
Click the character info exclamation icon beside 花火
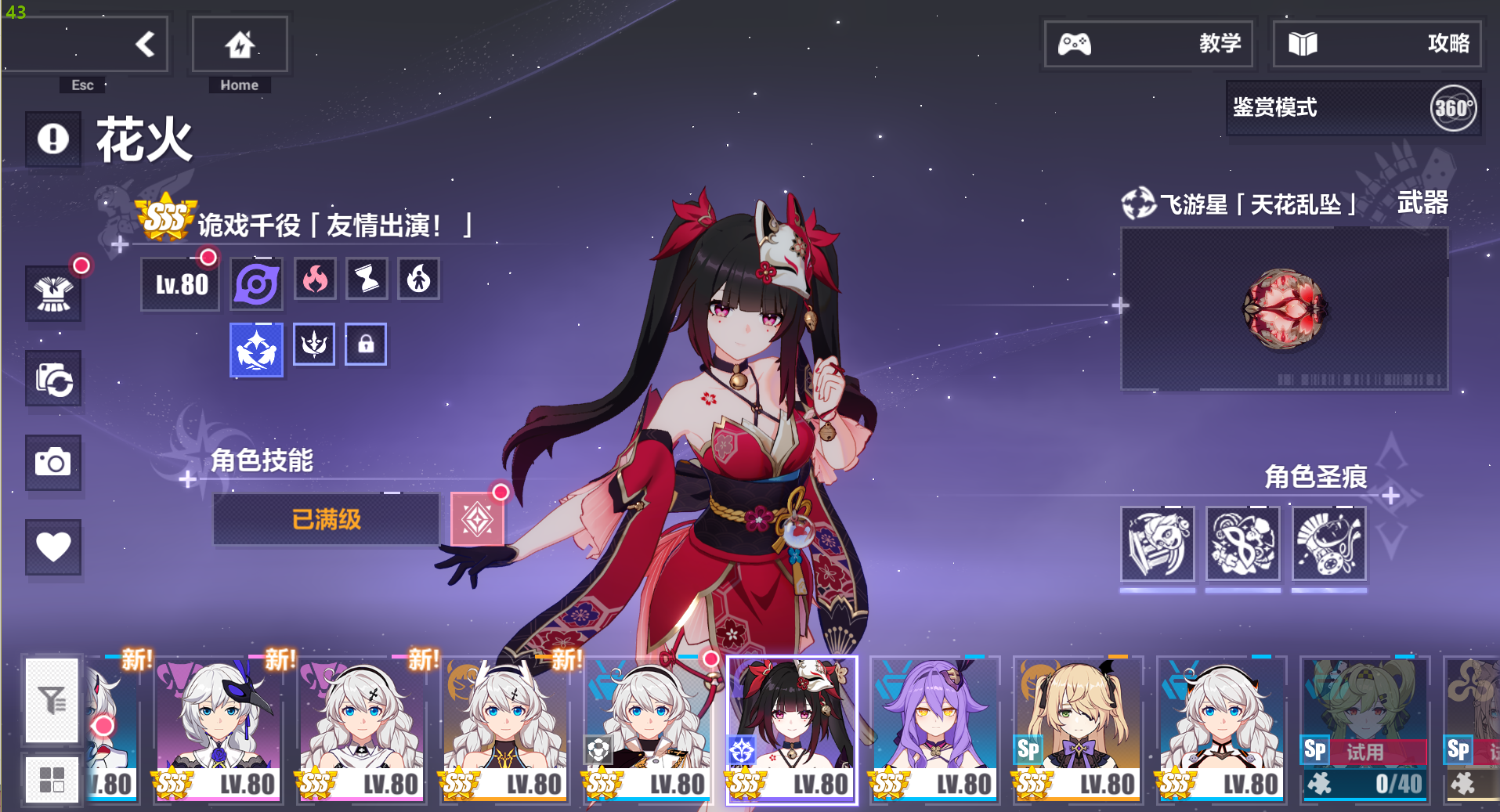point(52,139)
